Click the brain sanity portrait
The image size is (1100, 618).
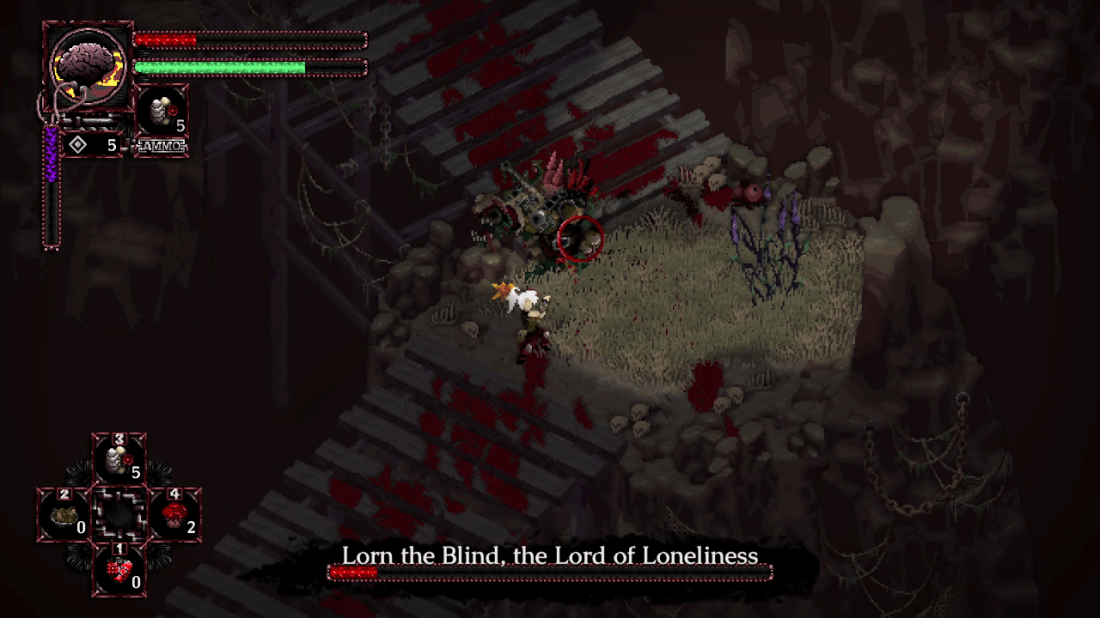pyautogui.click(x=88, y=64)
